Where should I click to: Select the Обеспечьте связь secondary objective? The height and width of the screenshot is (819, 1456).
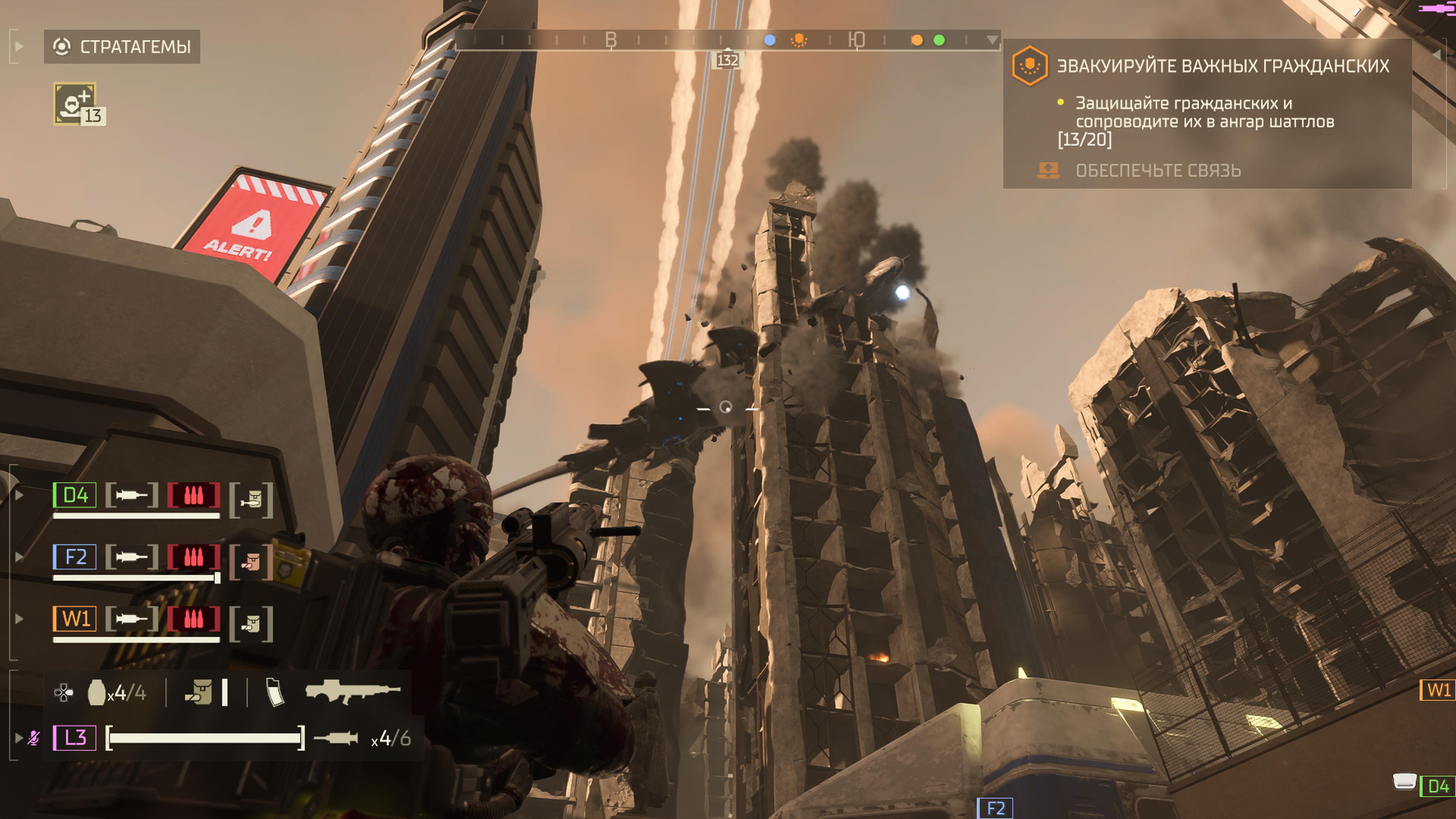coord(1158,171)
